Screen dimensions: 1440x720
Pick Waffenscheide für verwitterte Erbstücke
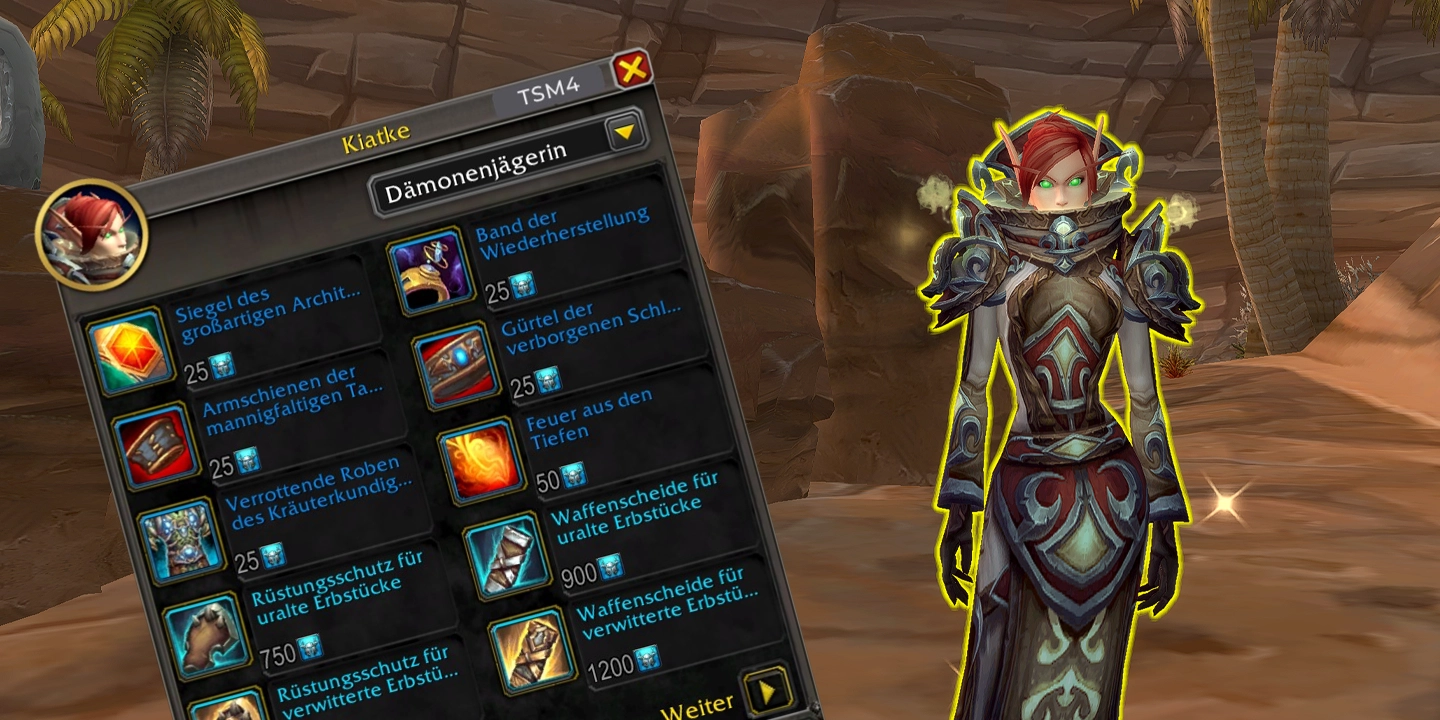coord(533,650)
